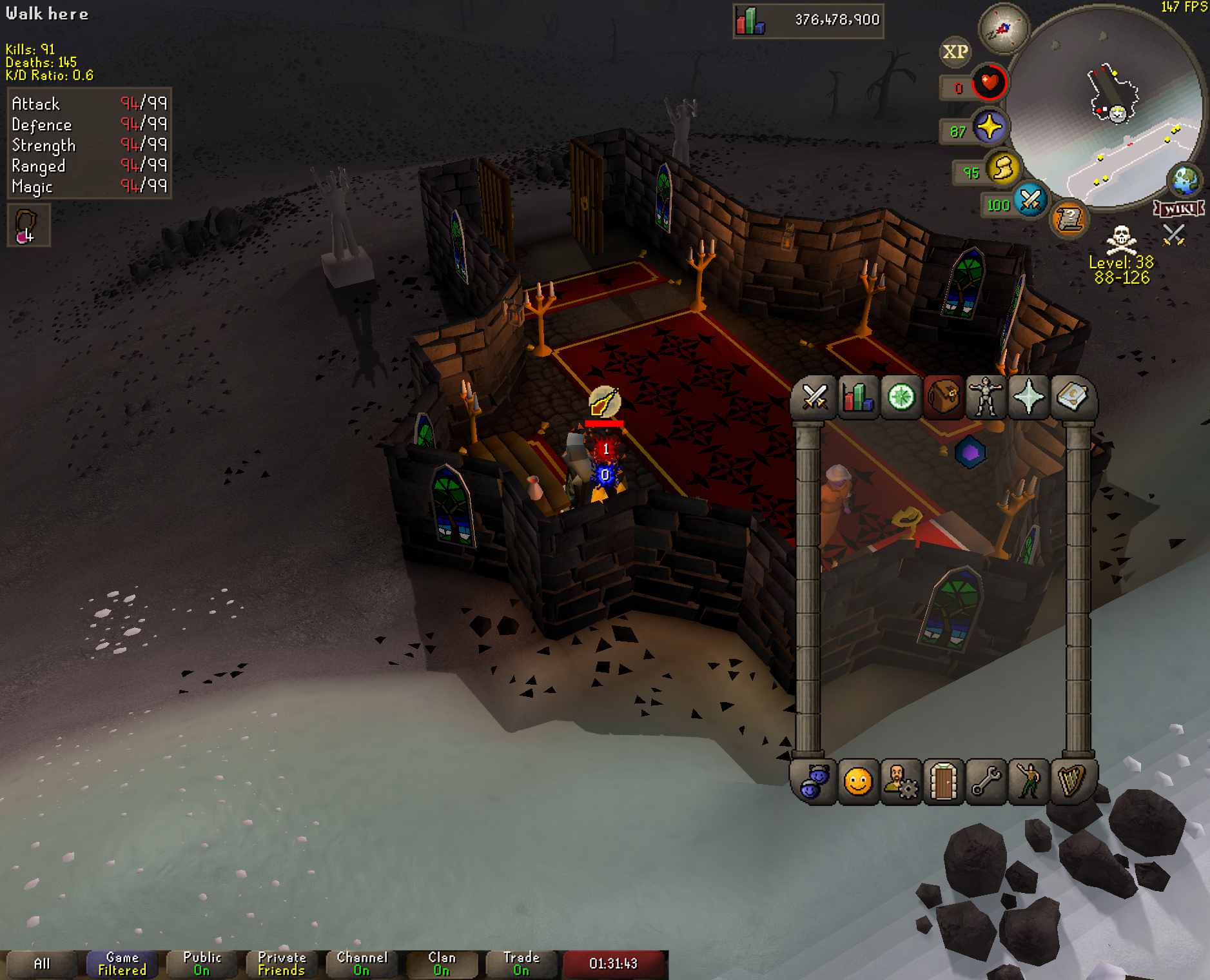Select the purple hexagon item in inventory
Viewport: 1210px width, 980px height.
tap(970, 453)
